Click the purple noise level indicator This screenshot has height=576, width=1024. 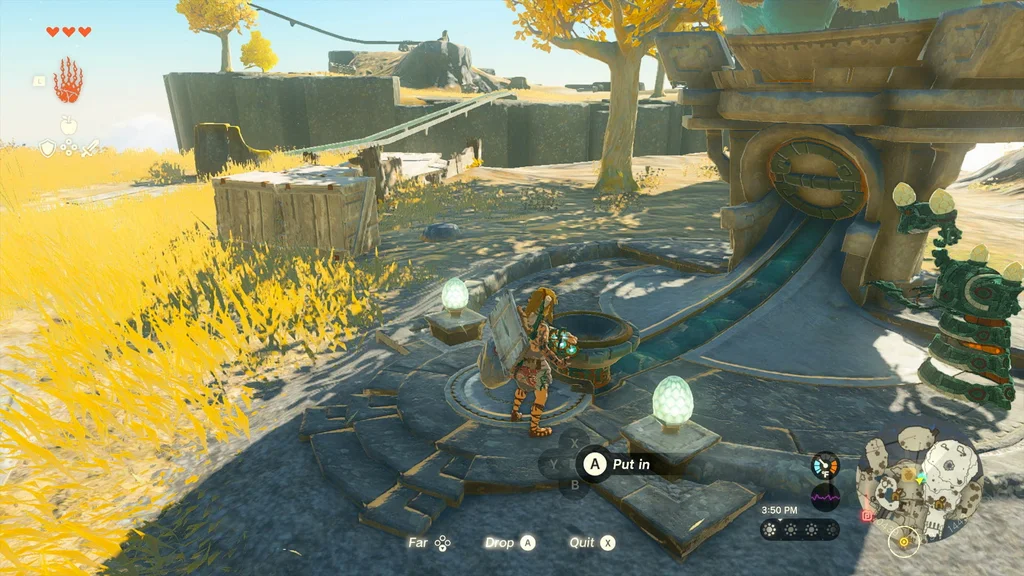point(825,496)
